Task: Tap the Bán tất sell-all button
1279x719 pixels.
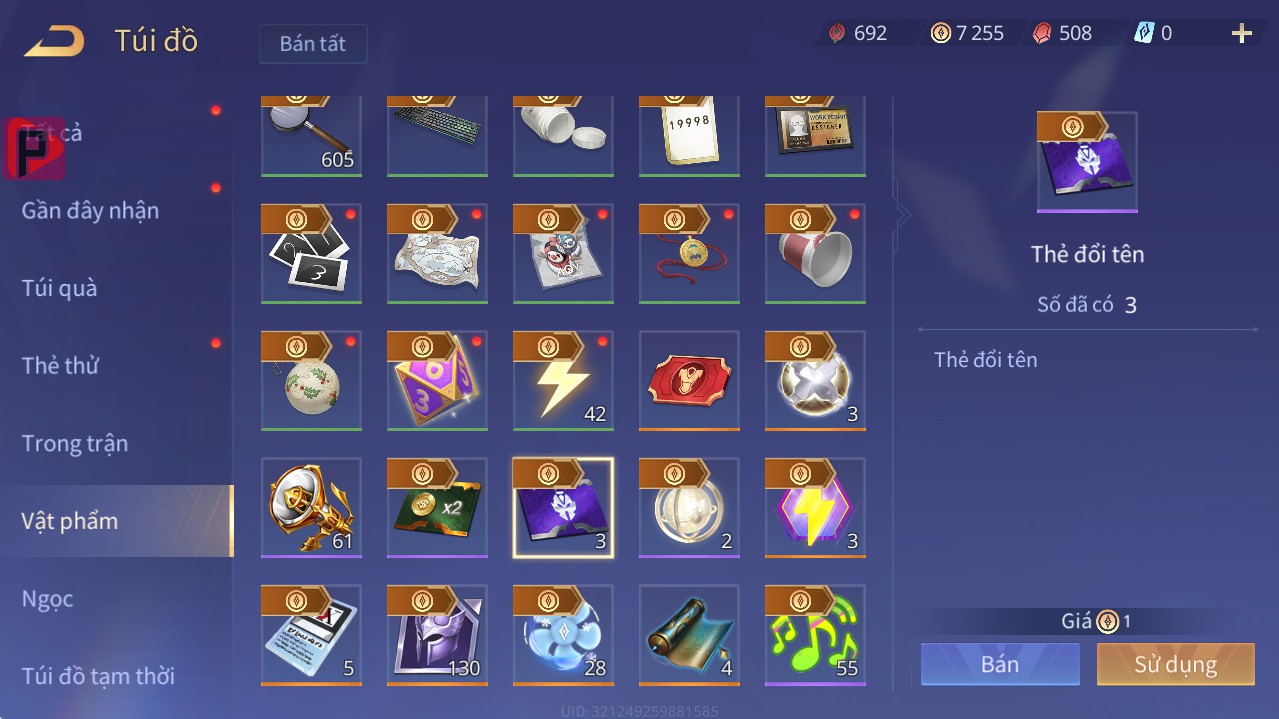Action: [313, 44]
